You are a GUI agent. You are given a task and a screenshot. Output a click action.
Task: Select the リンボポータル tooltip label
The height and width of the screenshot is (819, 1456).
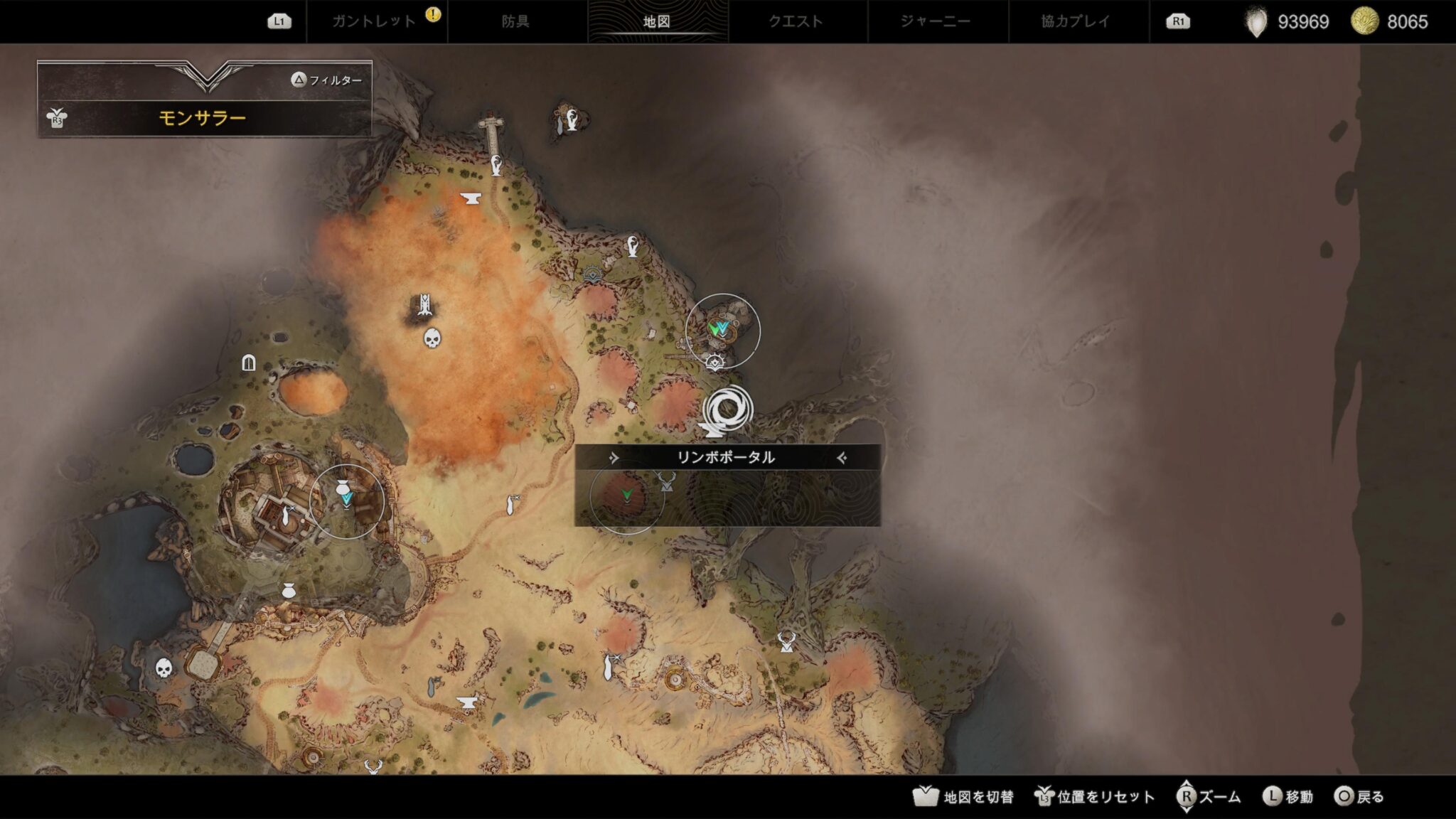(x=726, y=457)
